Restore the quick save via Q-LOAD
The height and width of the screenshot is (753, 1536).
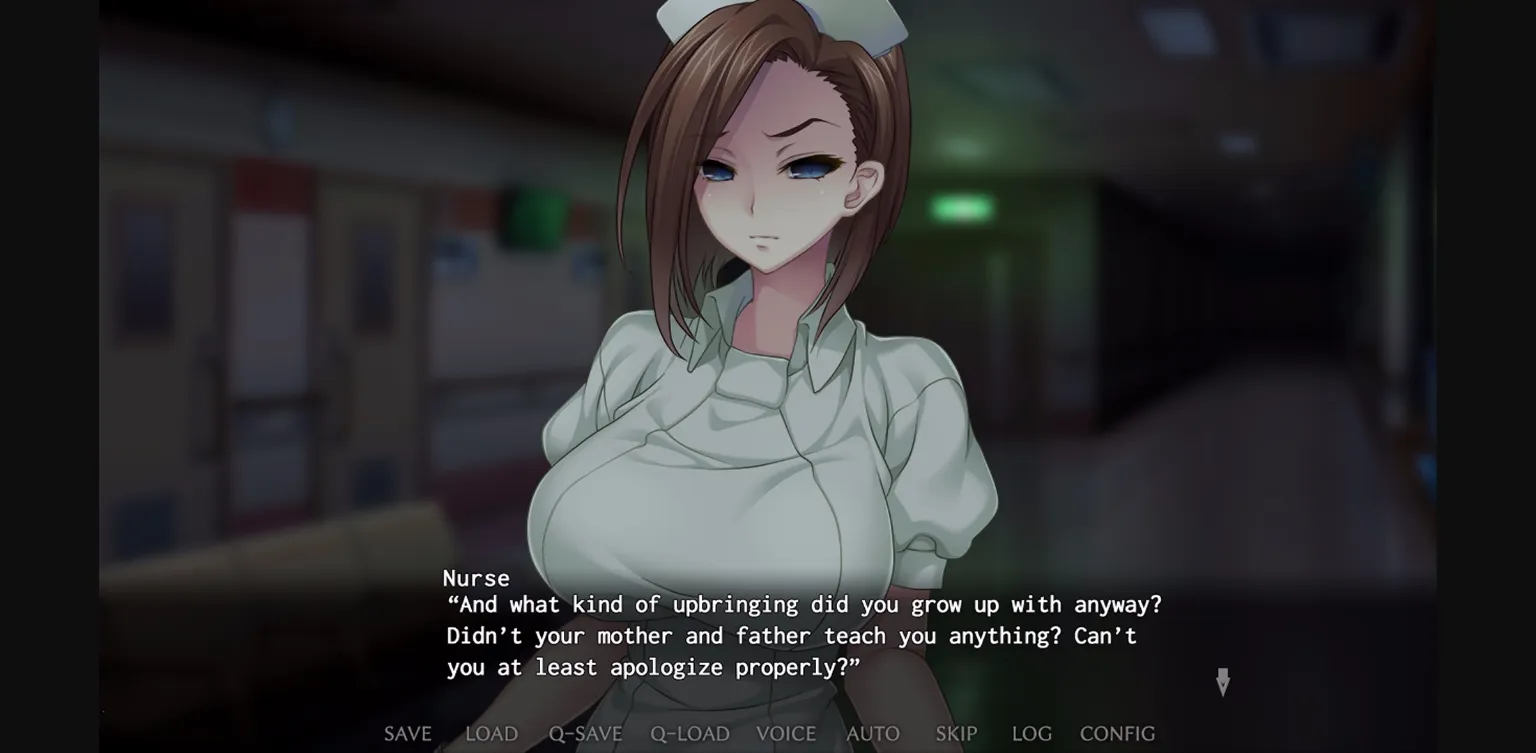pos(688,733)
